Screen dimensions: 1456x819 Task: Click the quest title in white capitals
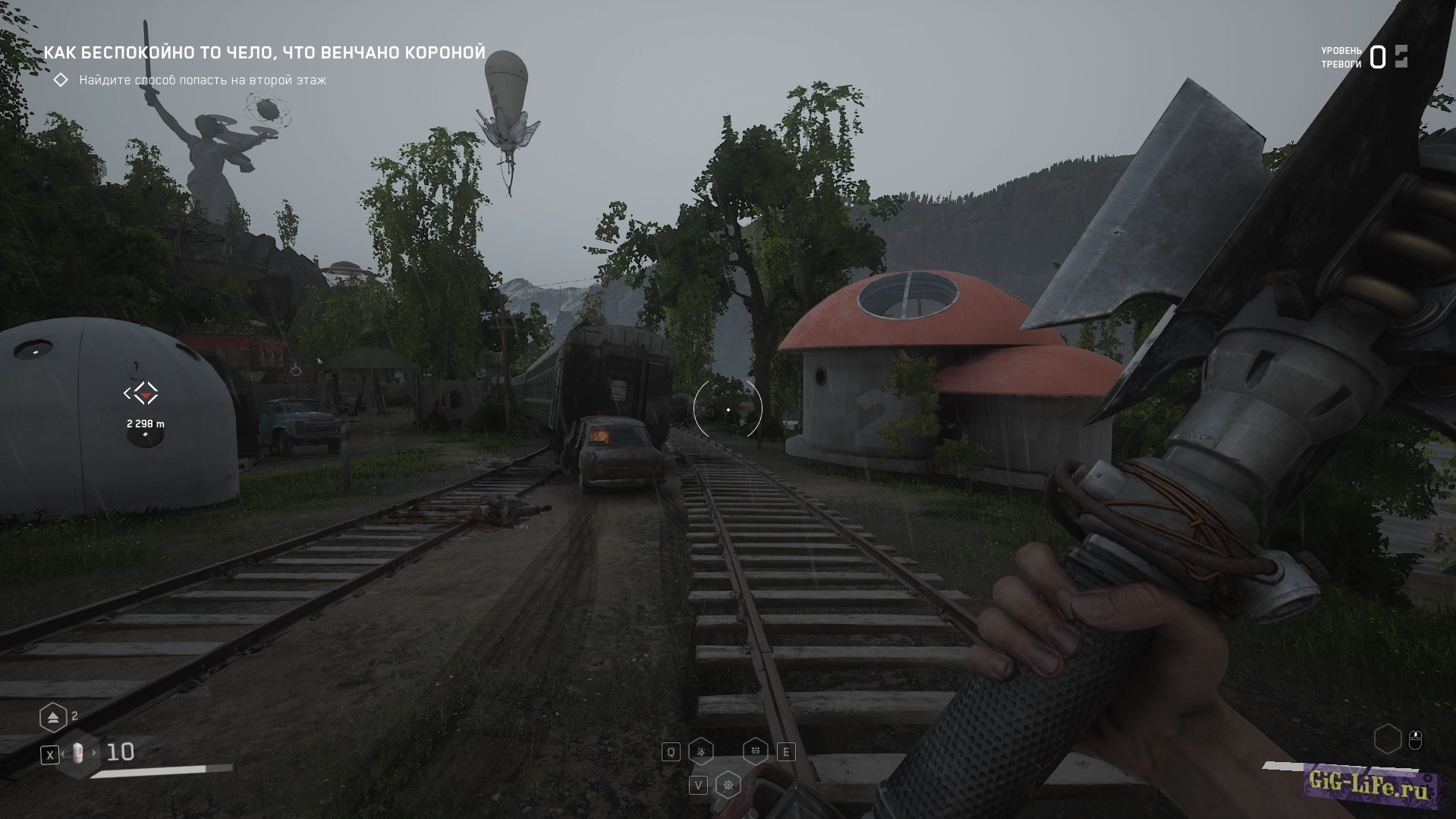264,52
